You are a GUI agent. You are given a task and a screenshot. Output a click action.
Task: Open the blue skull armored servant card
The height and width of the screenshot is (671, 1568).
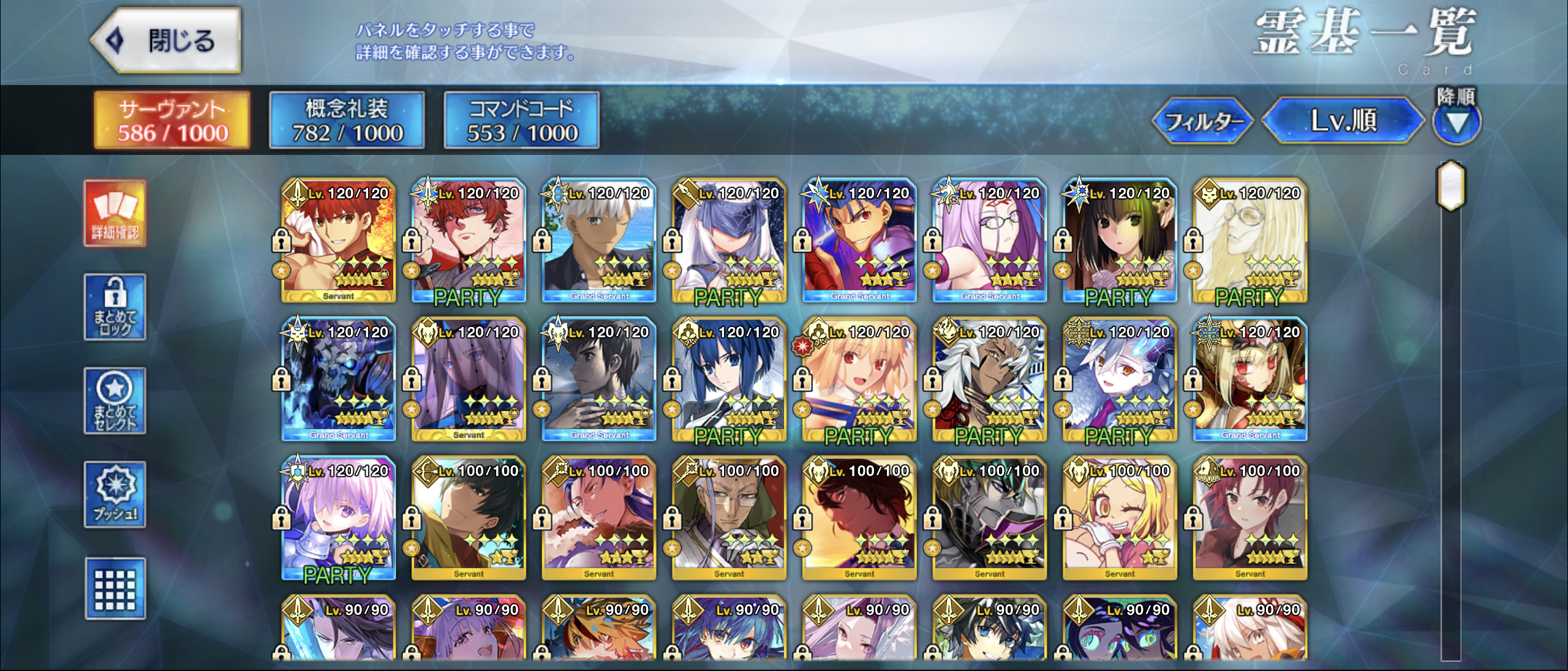[x=339, y=380]
